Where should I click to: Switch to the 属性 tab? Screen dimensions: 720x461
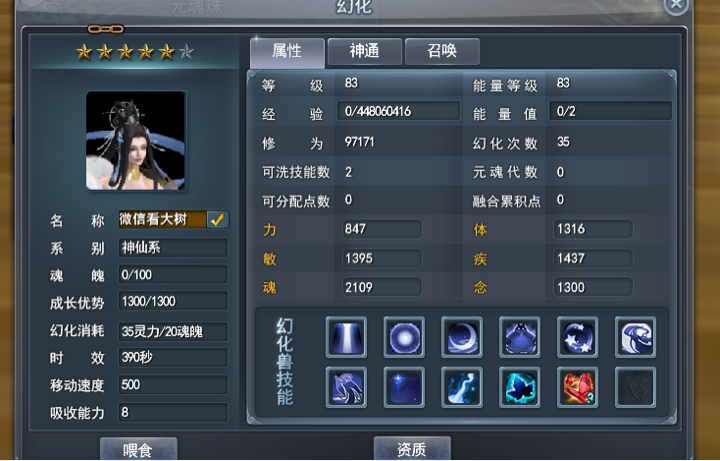tap(288, 51)
